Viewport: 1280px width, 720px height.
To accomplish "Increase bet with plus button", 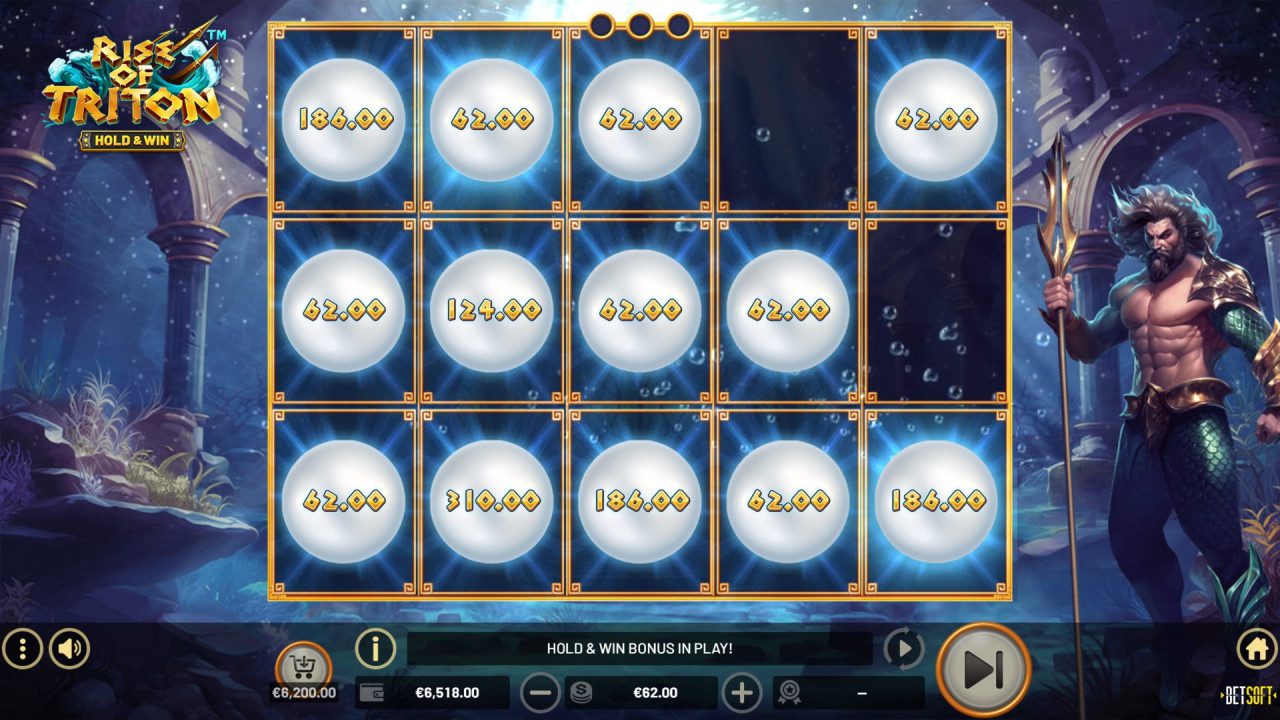I will 744,691.
